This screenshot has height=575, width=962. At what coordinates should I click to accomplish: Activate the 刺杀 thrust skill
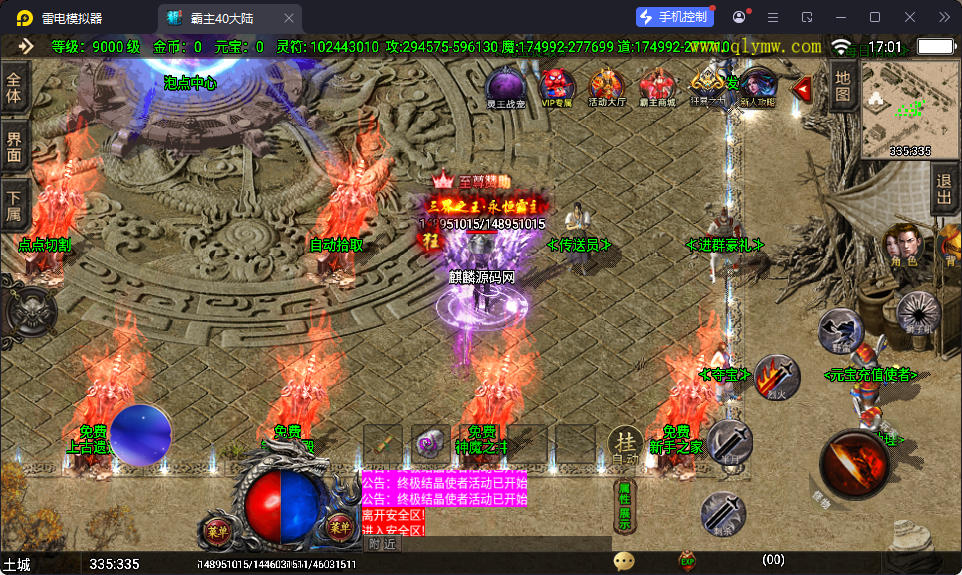tap(722, 513)
